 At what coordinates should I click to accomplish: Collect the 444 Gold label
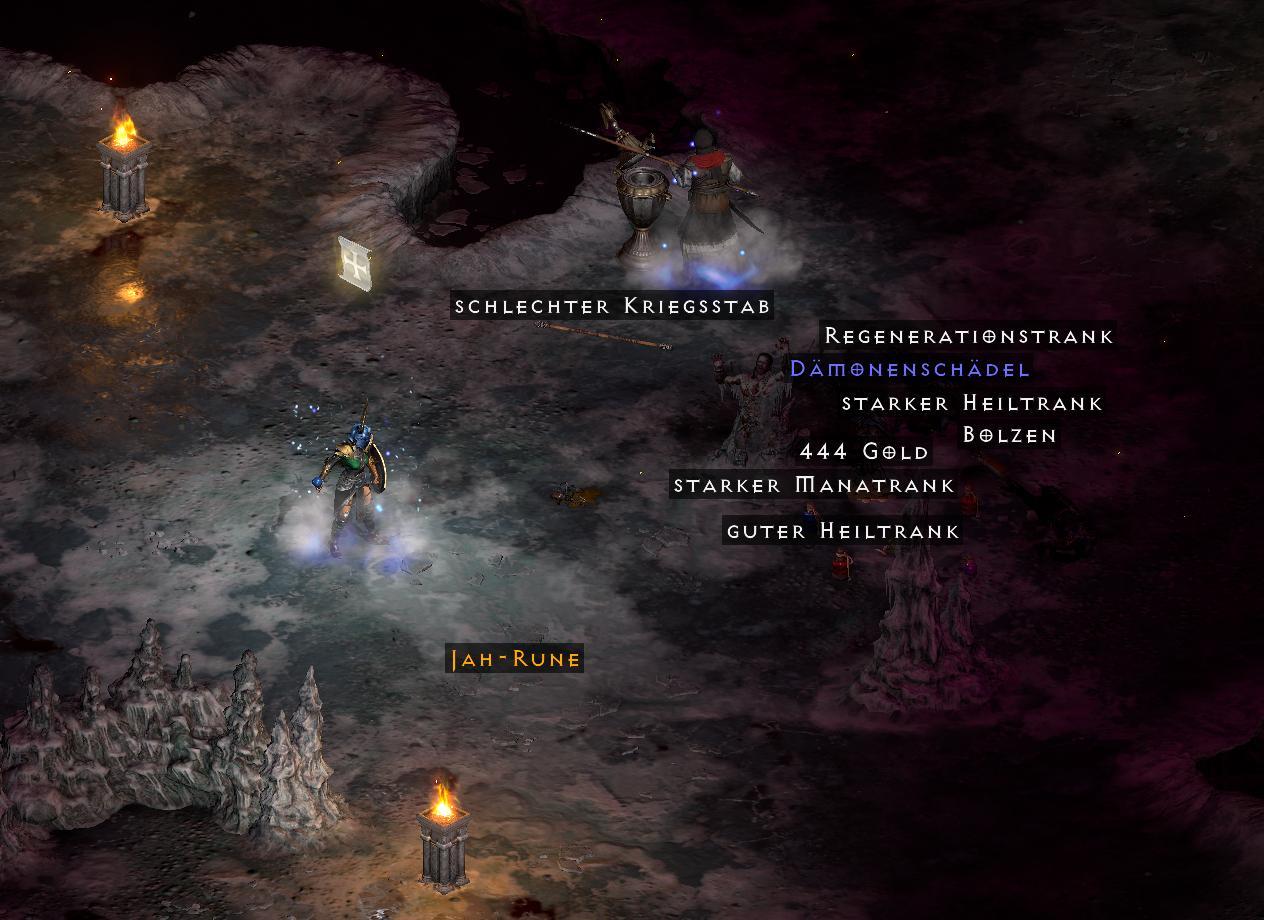(864, 452)
